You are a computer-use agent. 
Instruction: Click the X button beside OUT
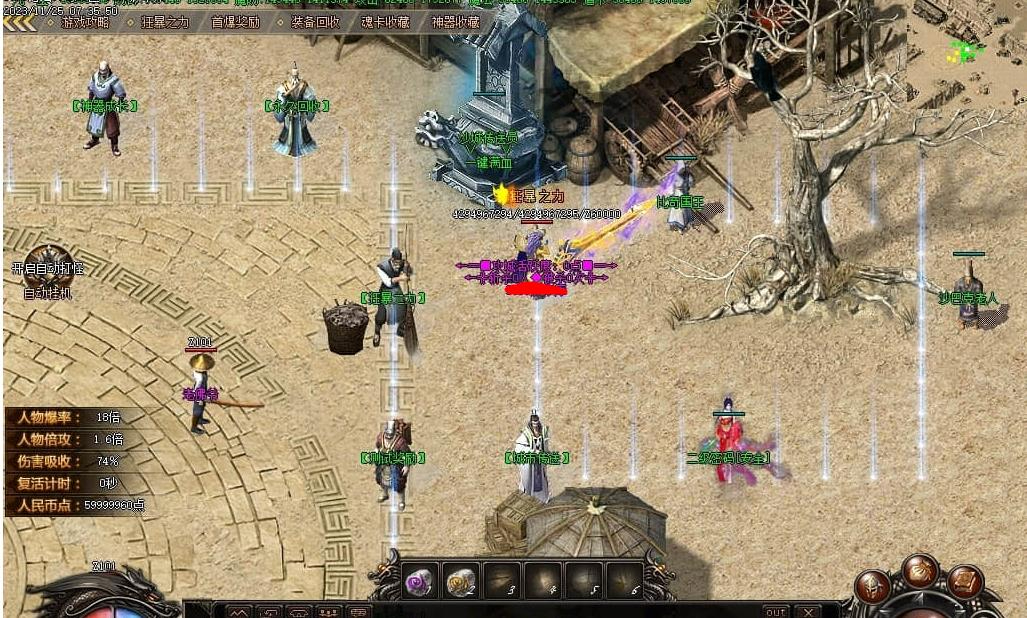[806, 611]
